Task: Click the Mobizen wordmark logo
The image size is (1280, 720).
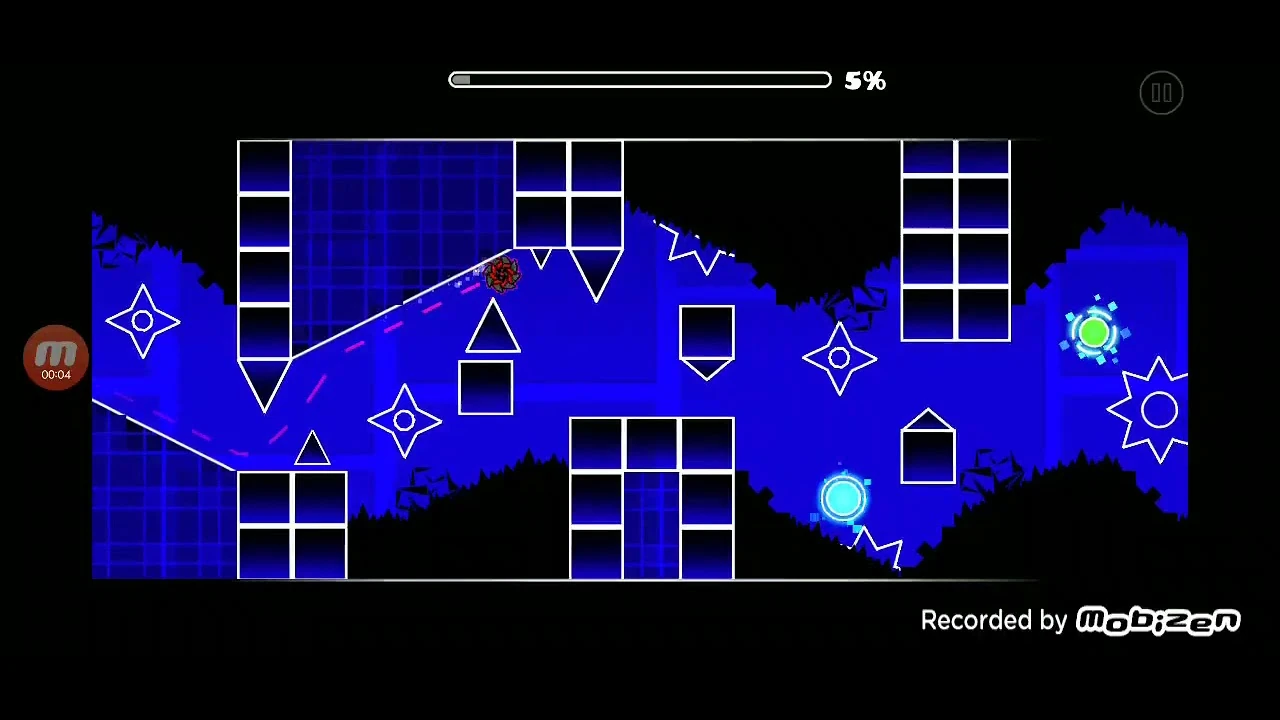Action: [x=1158, y=620]
